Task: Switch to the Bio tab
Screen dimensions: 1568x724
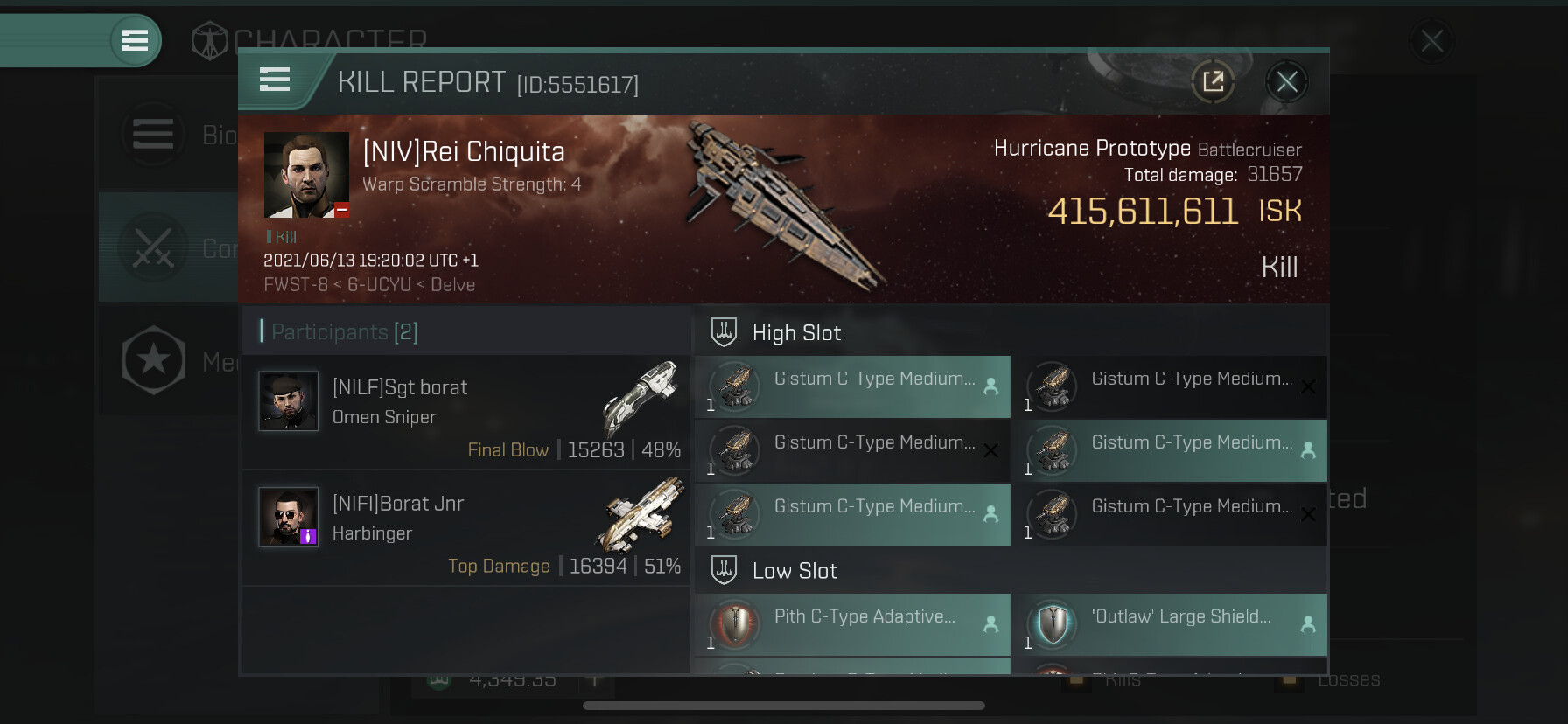Action: click(168, 135)
